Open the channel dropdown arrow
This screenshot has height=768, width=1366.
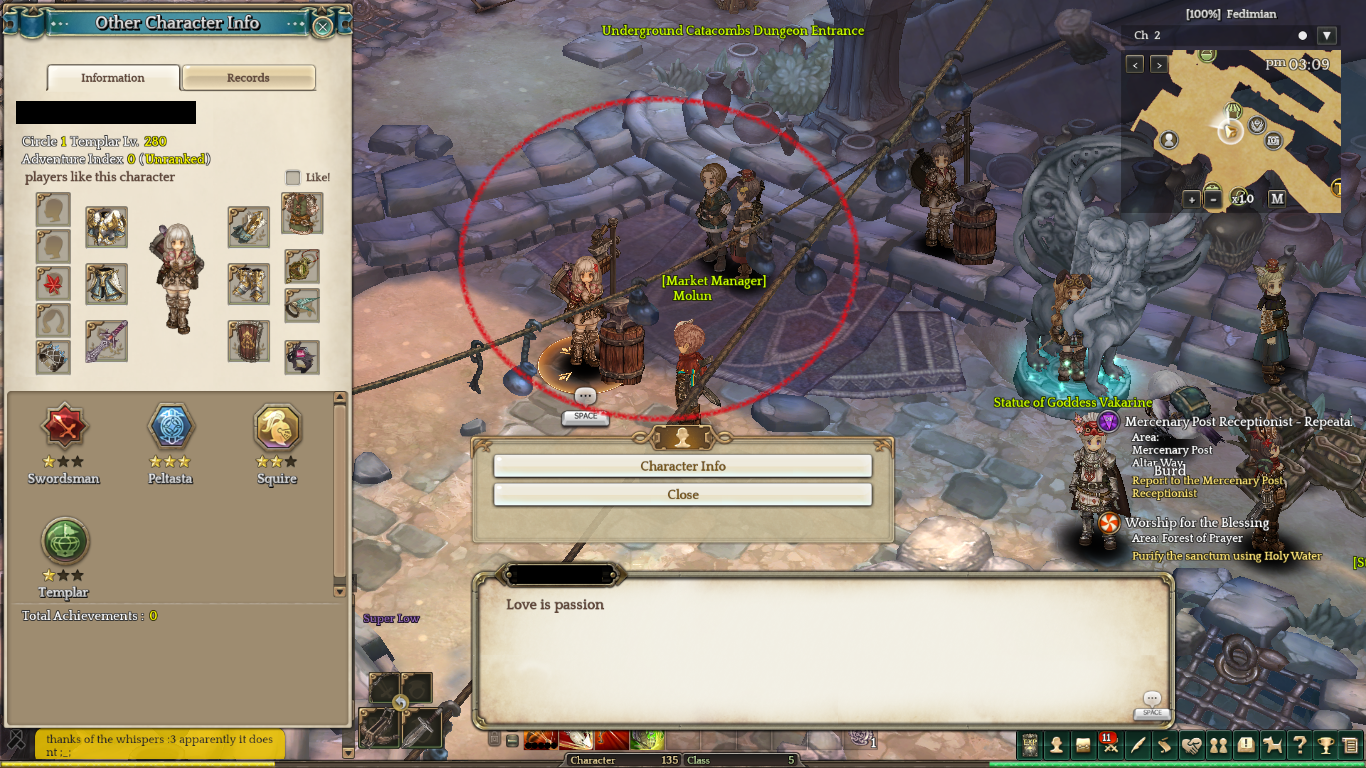coord(1327,36)
